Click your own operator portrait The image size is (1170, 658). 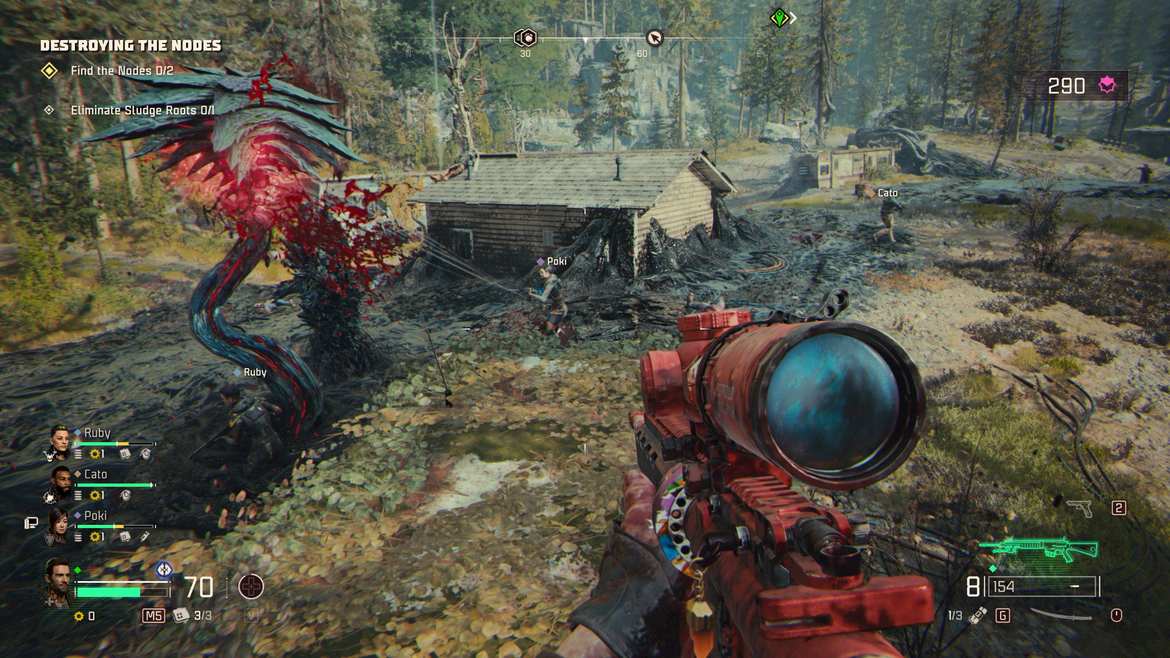(x=56, y=582)
